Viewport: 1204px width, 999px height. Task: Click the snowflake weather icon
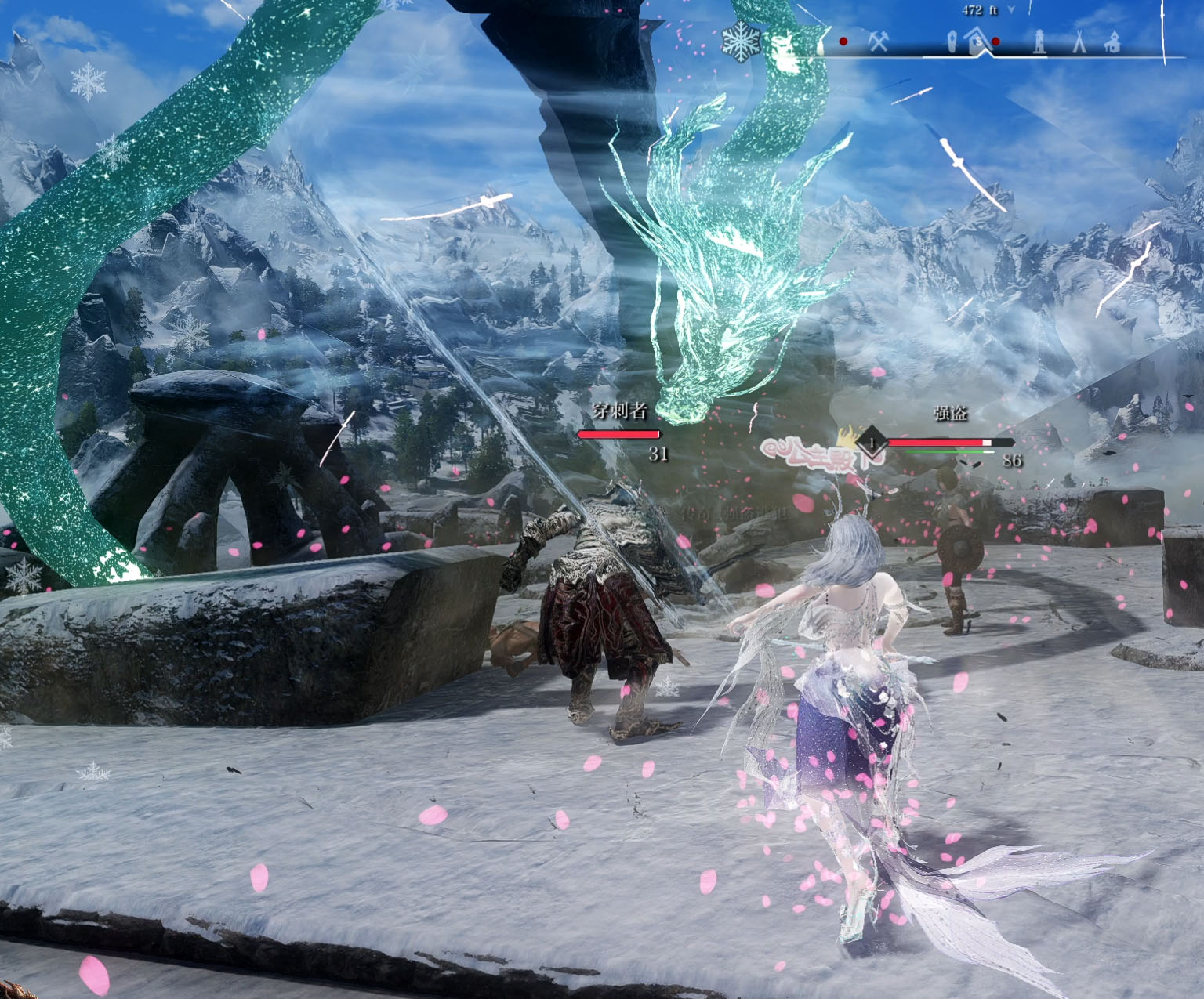[x=741, y=41]
